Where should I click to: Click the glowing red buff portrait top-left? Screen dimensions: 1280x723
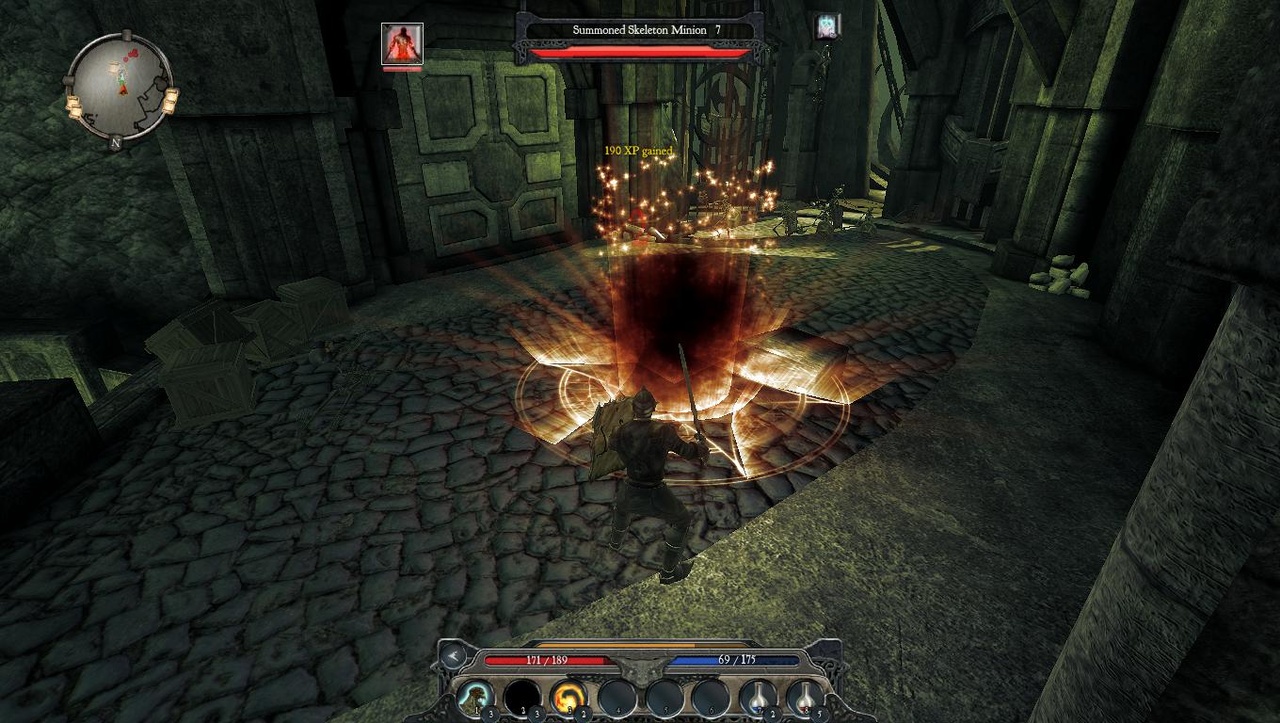tap(404, 45)
